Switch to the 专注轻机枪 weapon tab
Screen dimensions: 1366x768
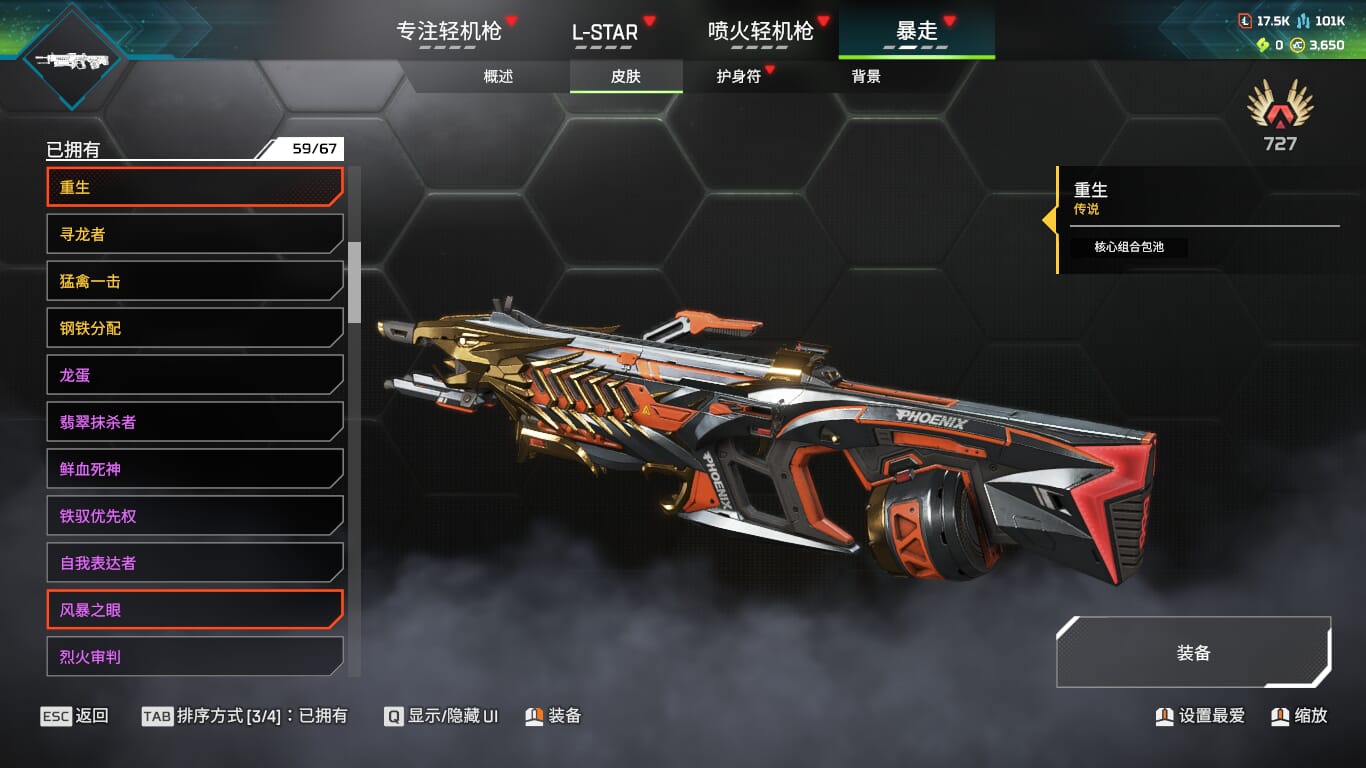pos(449,31)
